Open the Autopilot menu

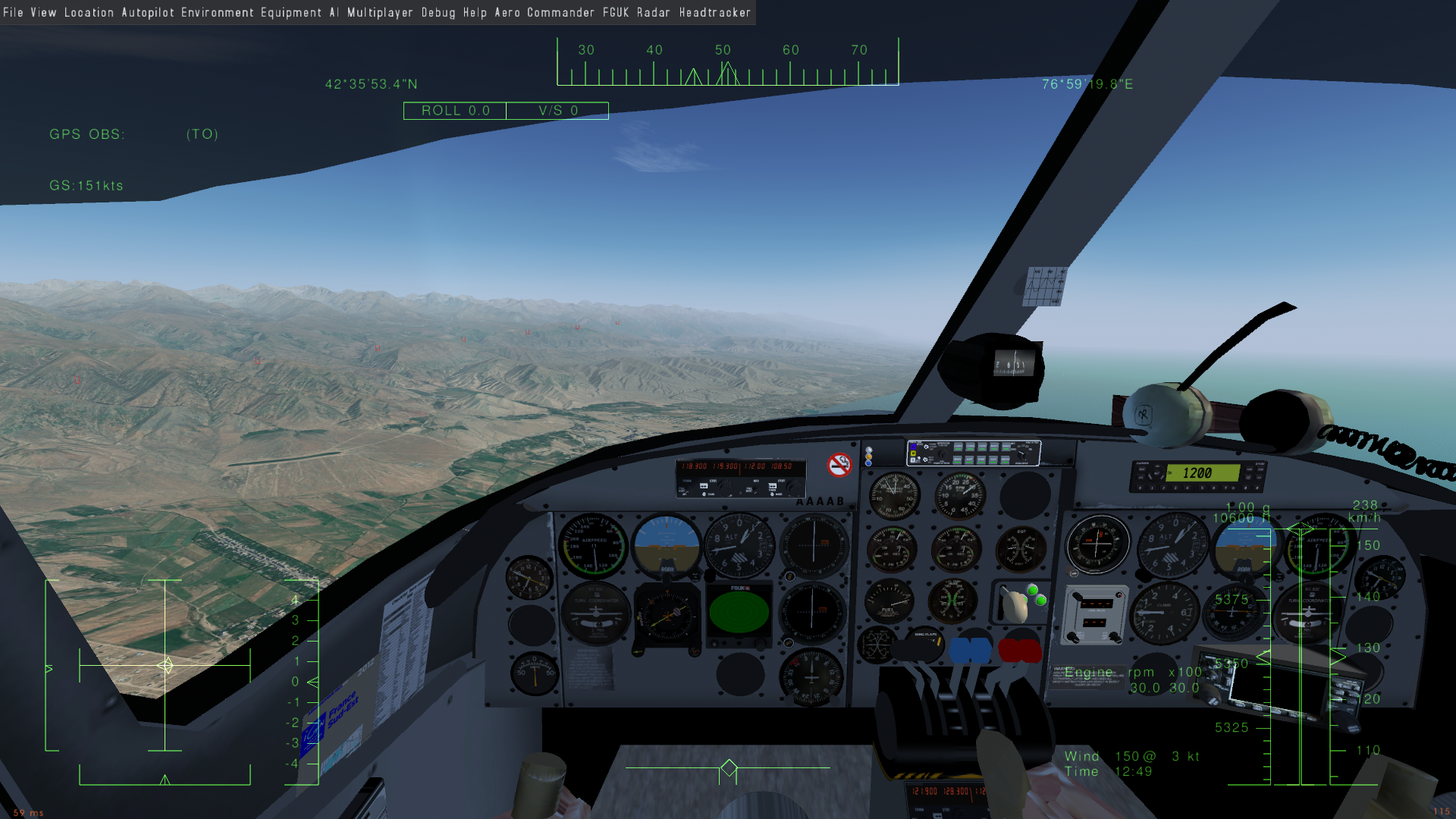tap(148, 12)
